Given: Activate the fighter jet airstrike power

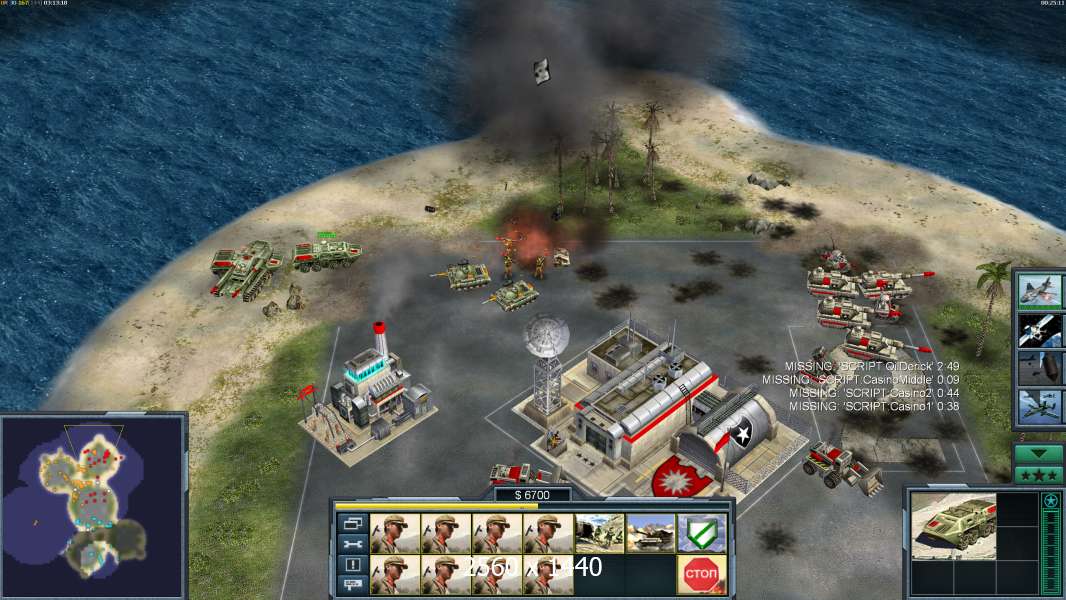Looking at the screenshot, I should (x=1040, y=291).
